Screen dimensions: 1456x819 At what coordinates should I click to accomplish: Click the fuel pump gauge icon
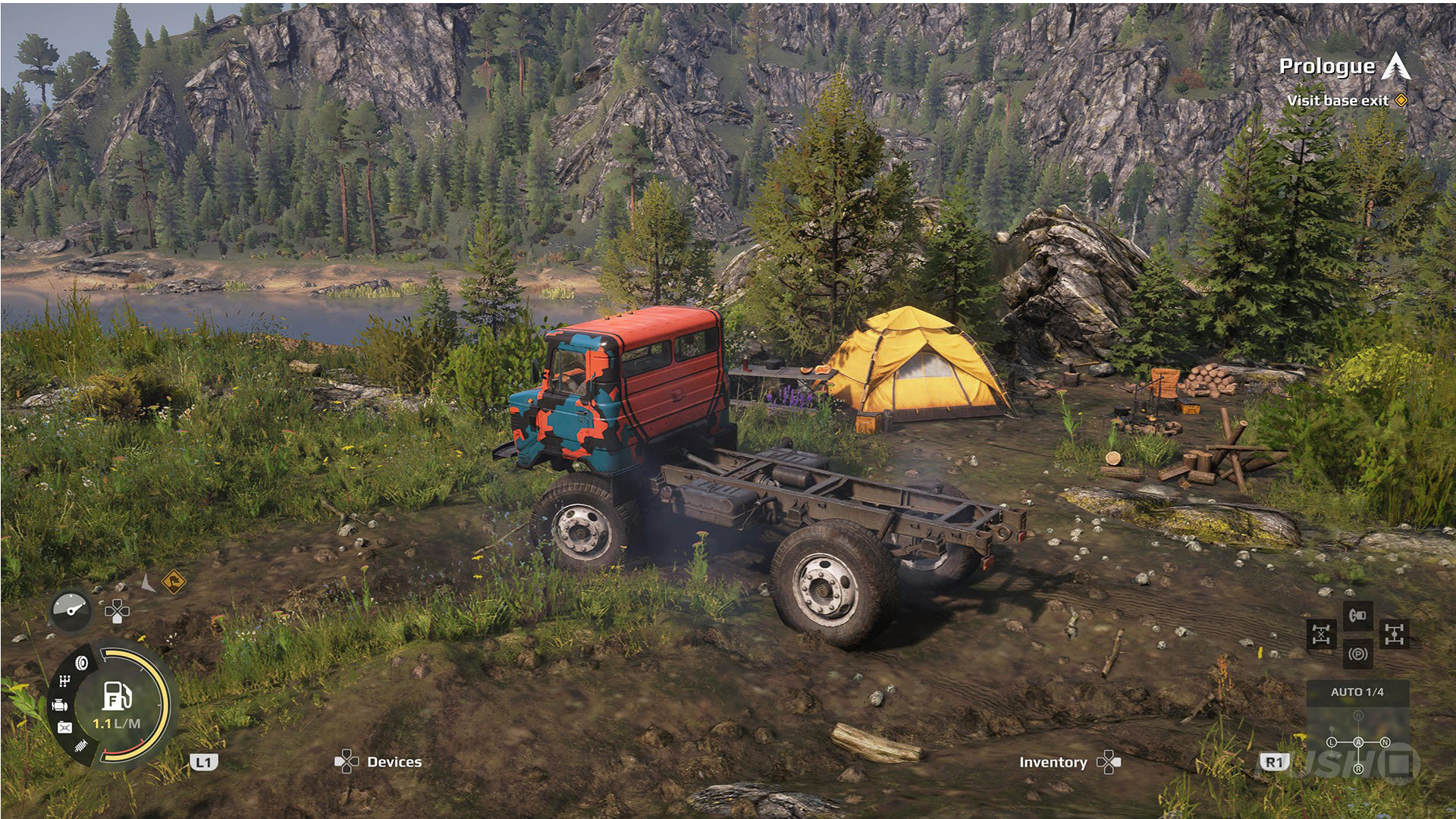pyautogui.click(x=117, y=695)
